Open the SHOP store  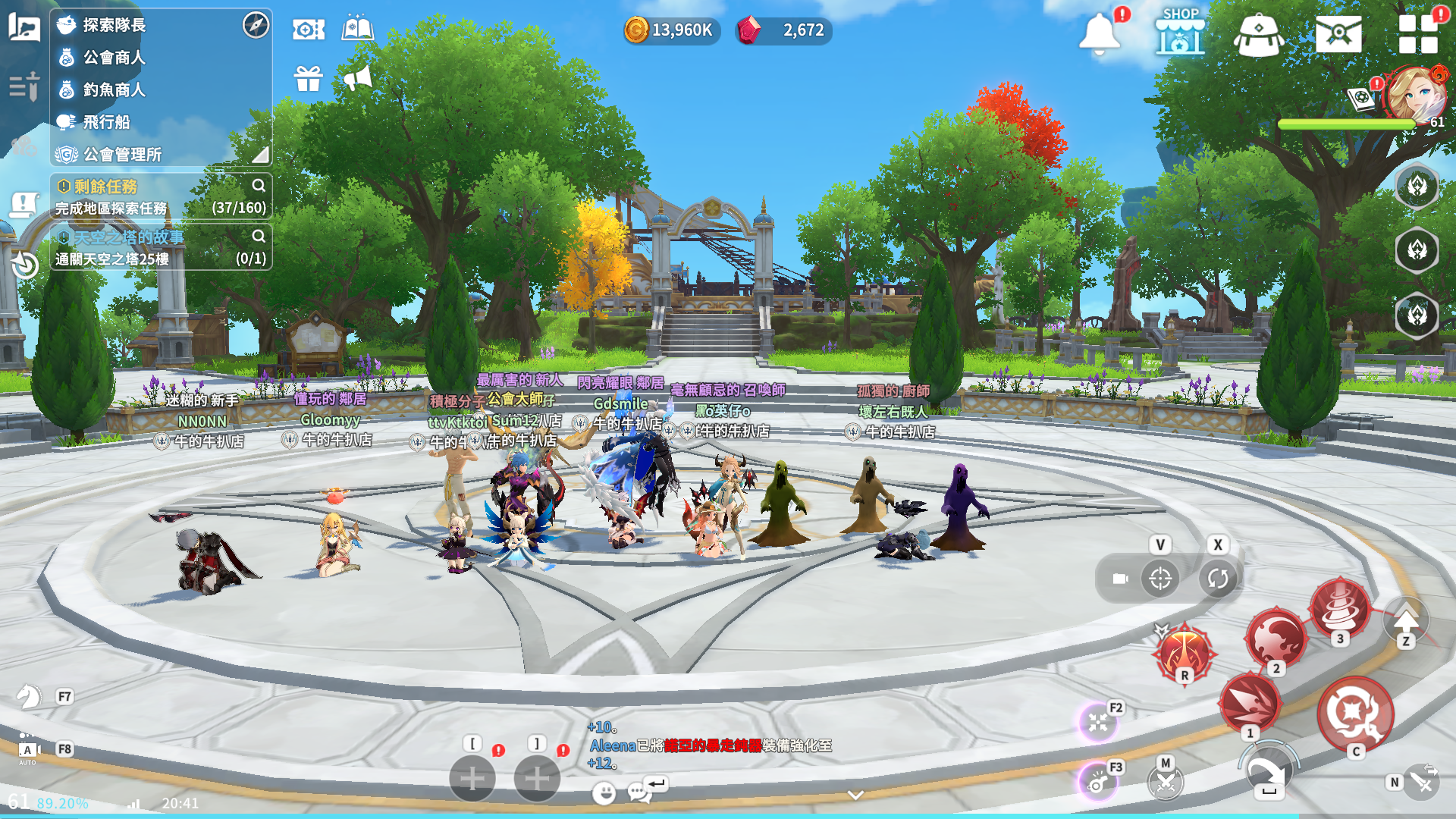[1180, 33]
